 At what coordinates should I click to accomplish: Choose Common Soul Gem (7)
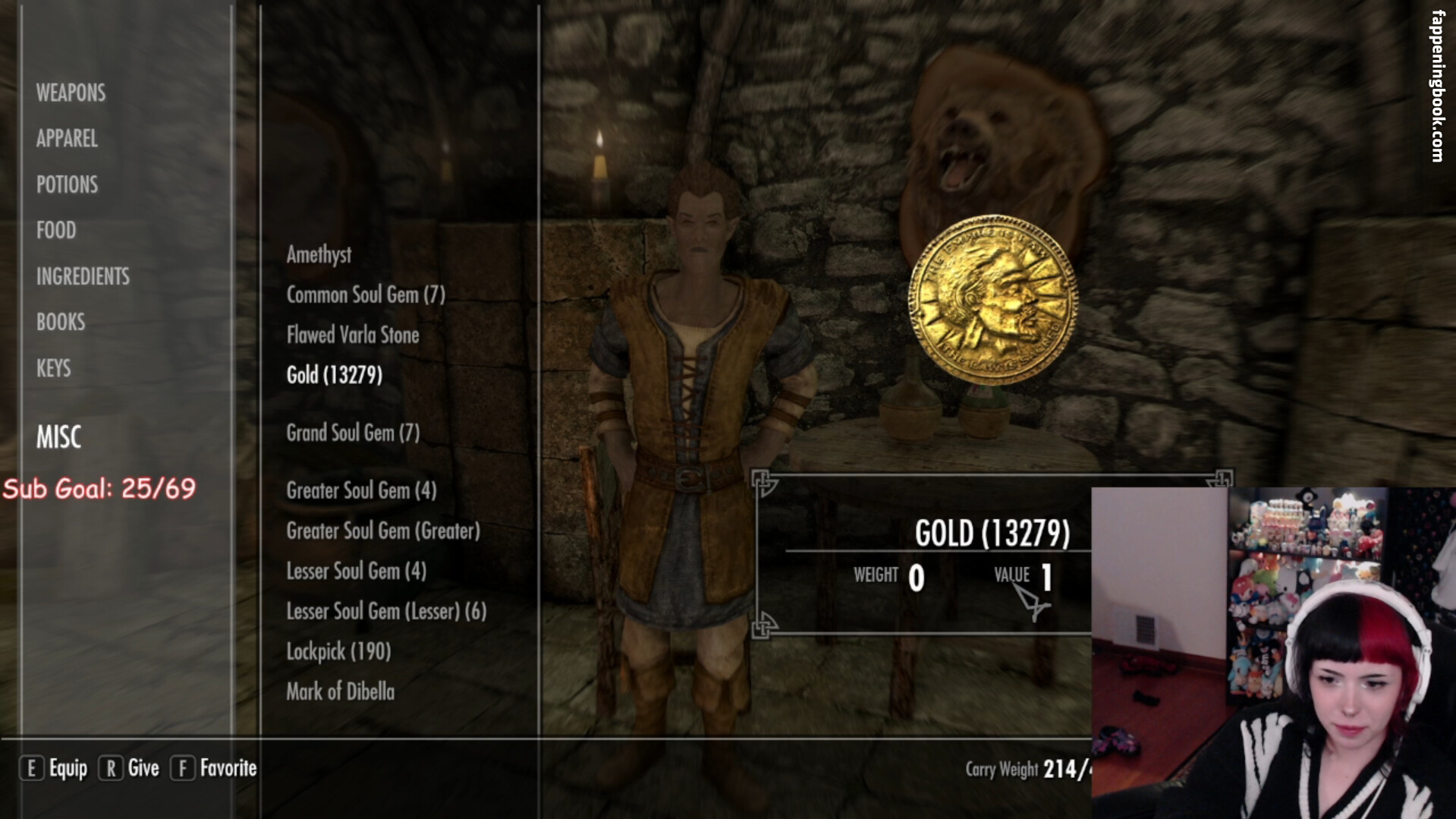(x=365, y=295)
